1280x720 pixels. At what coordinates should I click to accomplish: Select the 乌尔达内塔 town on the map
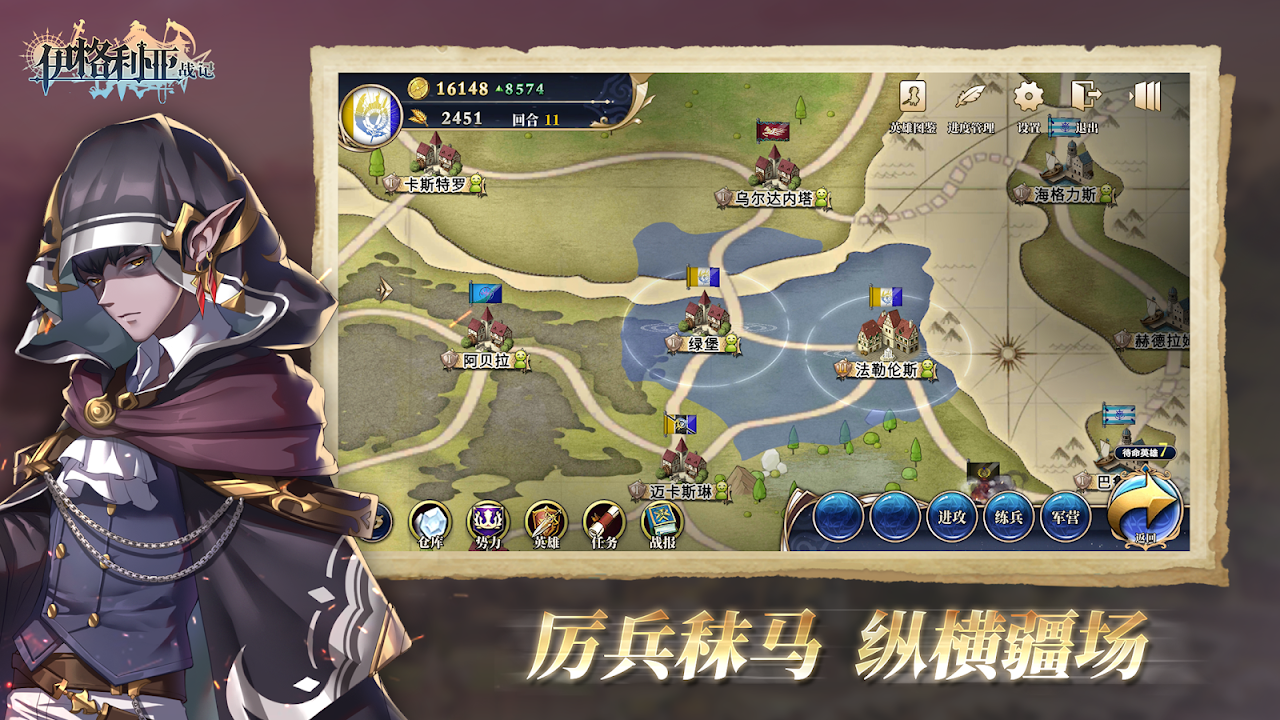[x=773, y=170]
